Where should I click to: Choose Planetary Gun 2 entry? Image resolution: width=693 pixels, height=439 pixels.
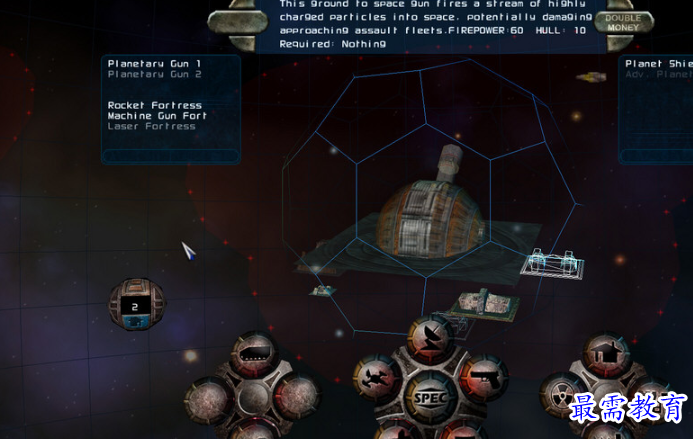point(155,75)
